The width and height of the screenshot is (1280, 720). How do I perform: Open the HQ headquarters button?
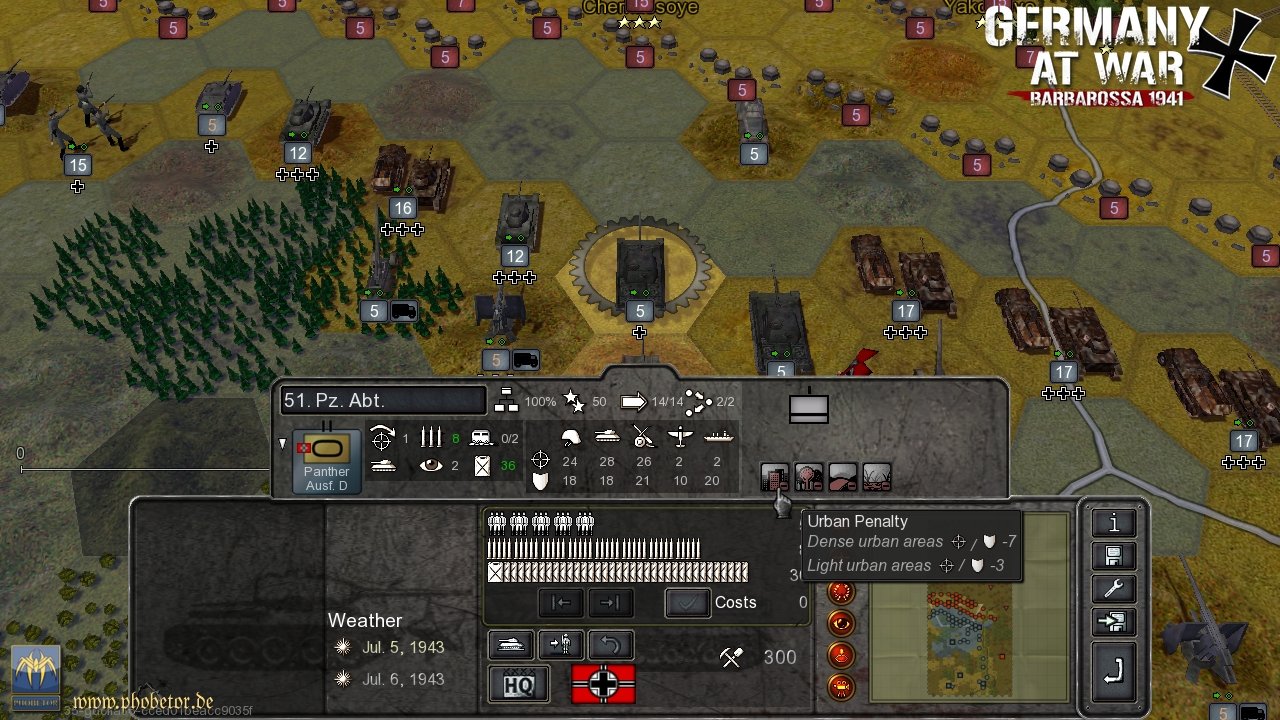coord(518,684)
